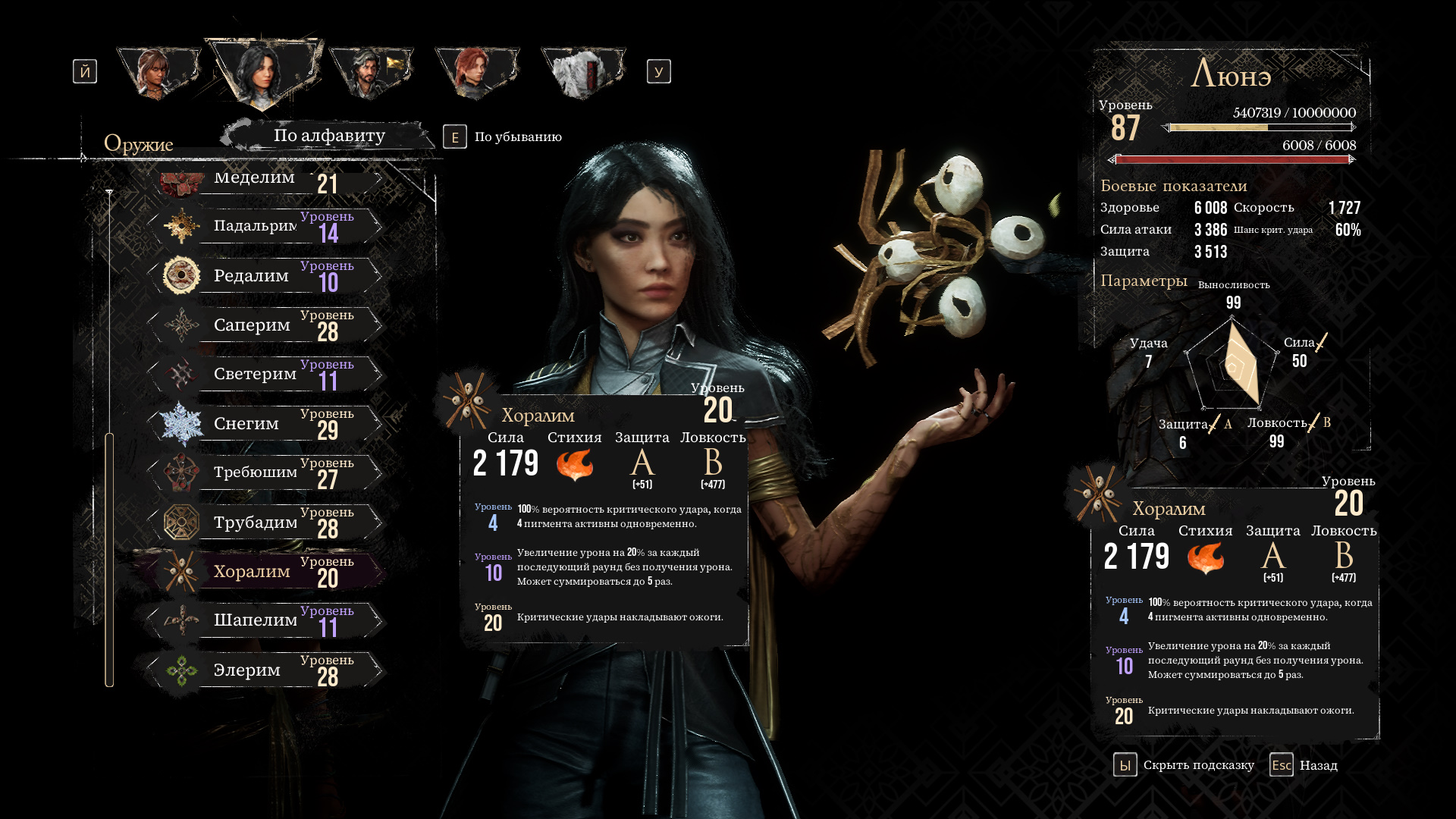The image size is (1456, 819).
Task: Select the Элерим weapon
Action: (x=258, y=670)
